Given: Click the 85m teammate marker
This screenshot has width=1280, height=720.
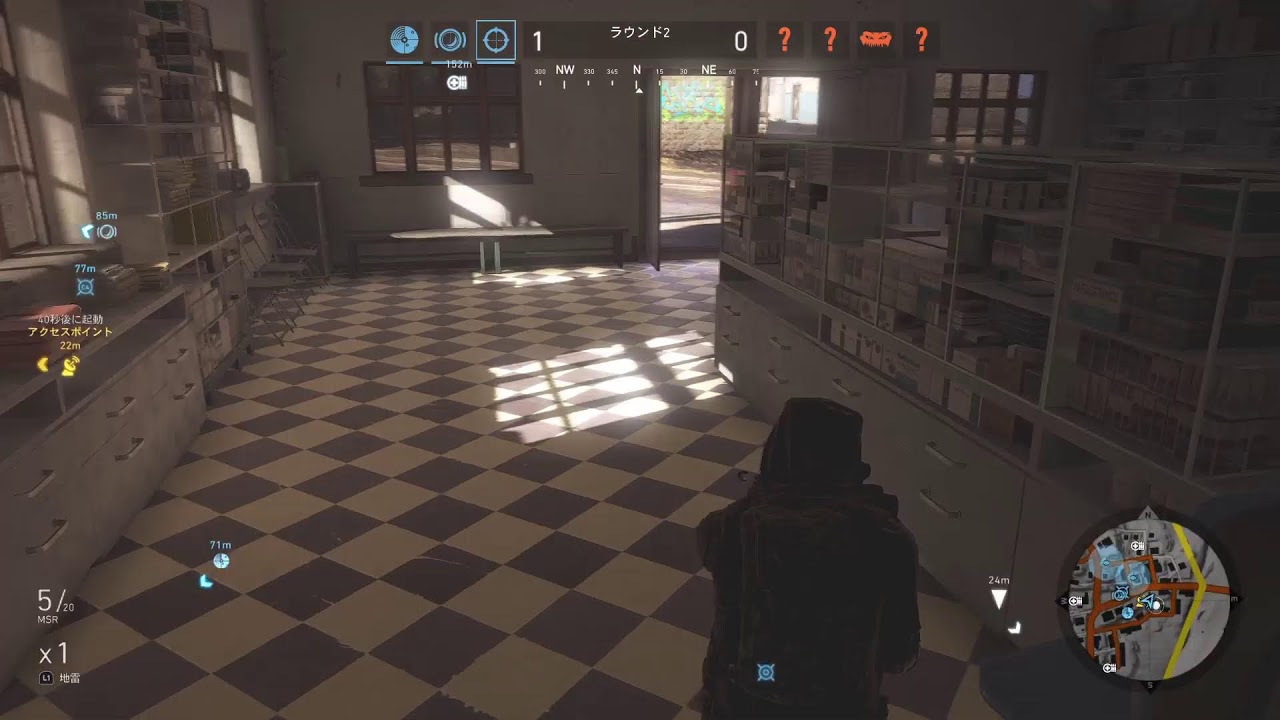Looking at the screenshot, I should pos(105,232).
